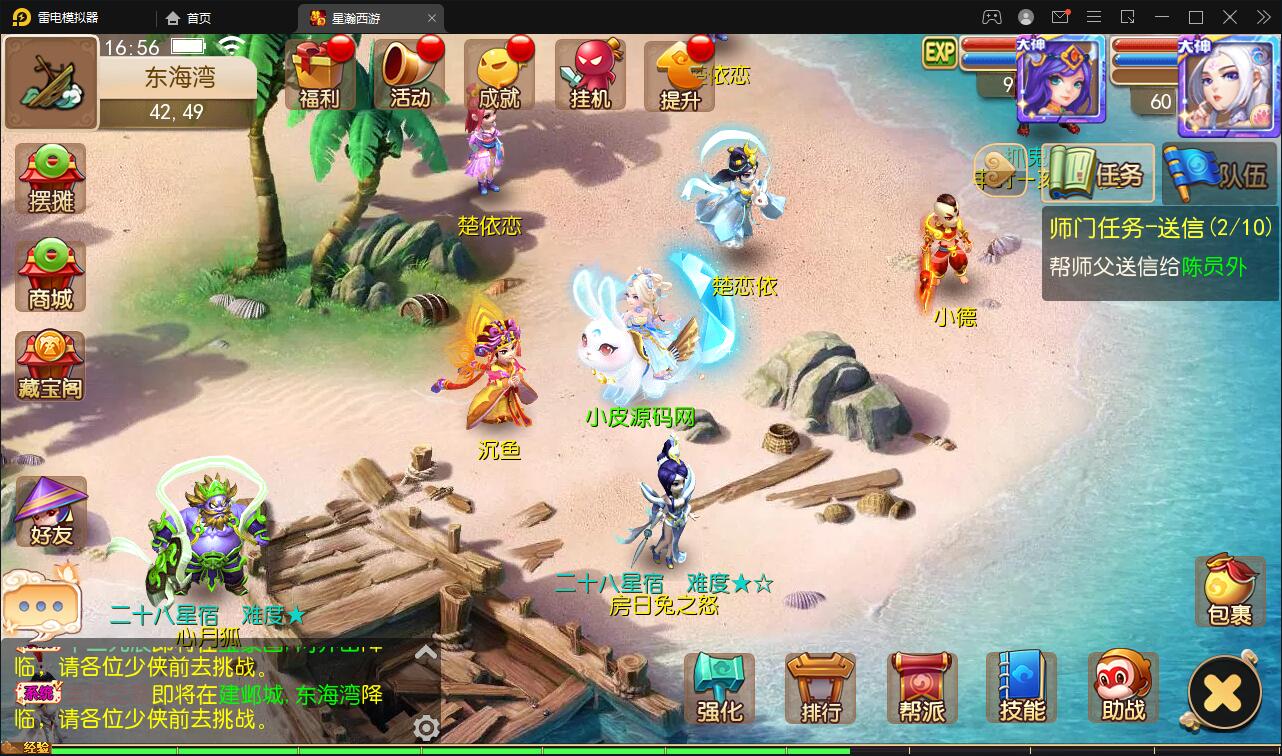Screen dimensions: 1282x756
Task: Open the 好友 friends list
Action: coord(49,513)
